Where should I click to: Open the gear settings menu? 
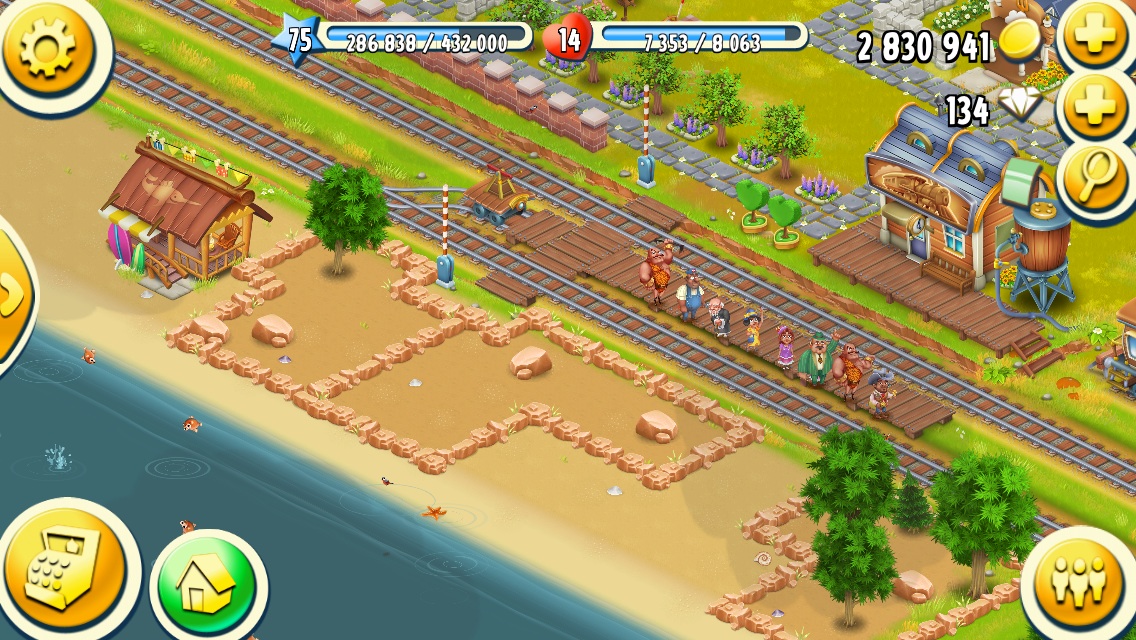47,47
